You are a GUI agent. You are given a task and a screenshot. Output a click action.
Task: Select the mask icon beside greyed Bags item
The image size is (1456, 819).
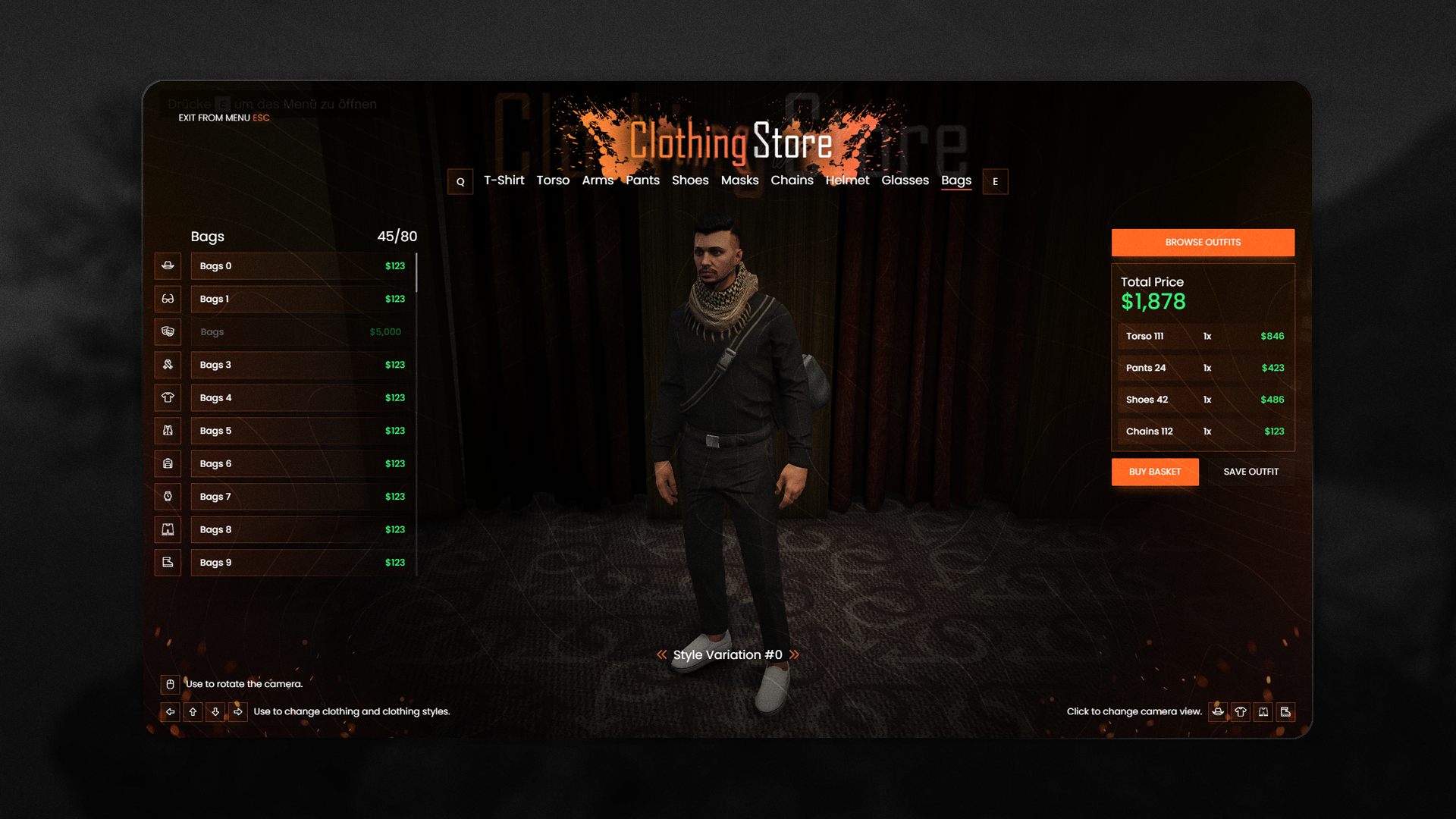tap(168, 331)
